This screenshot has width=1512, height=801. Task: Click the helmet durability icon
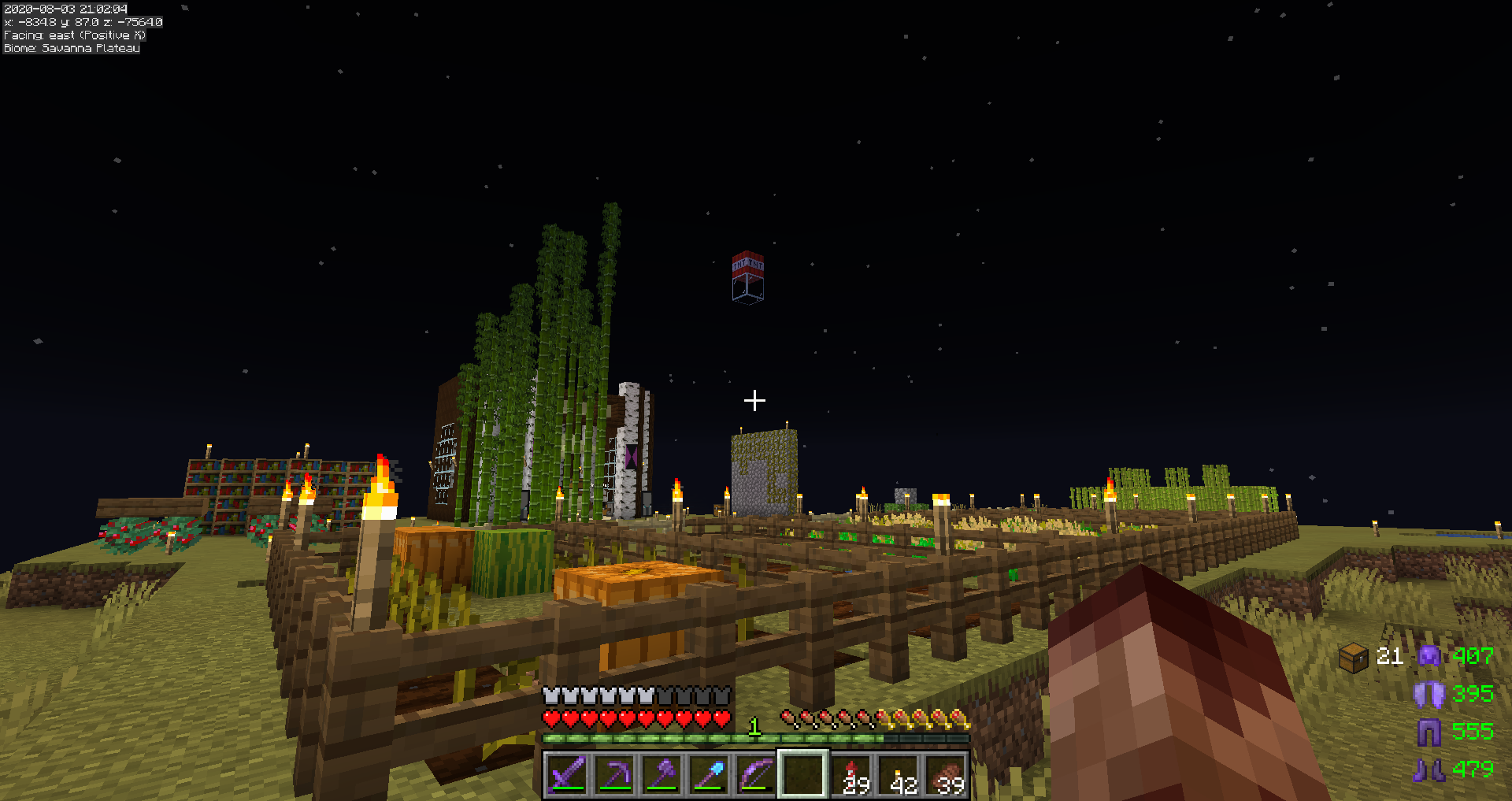tap(1429, 656)
